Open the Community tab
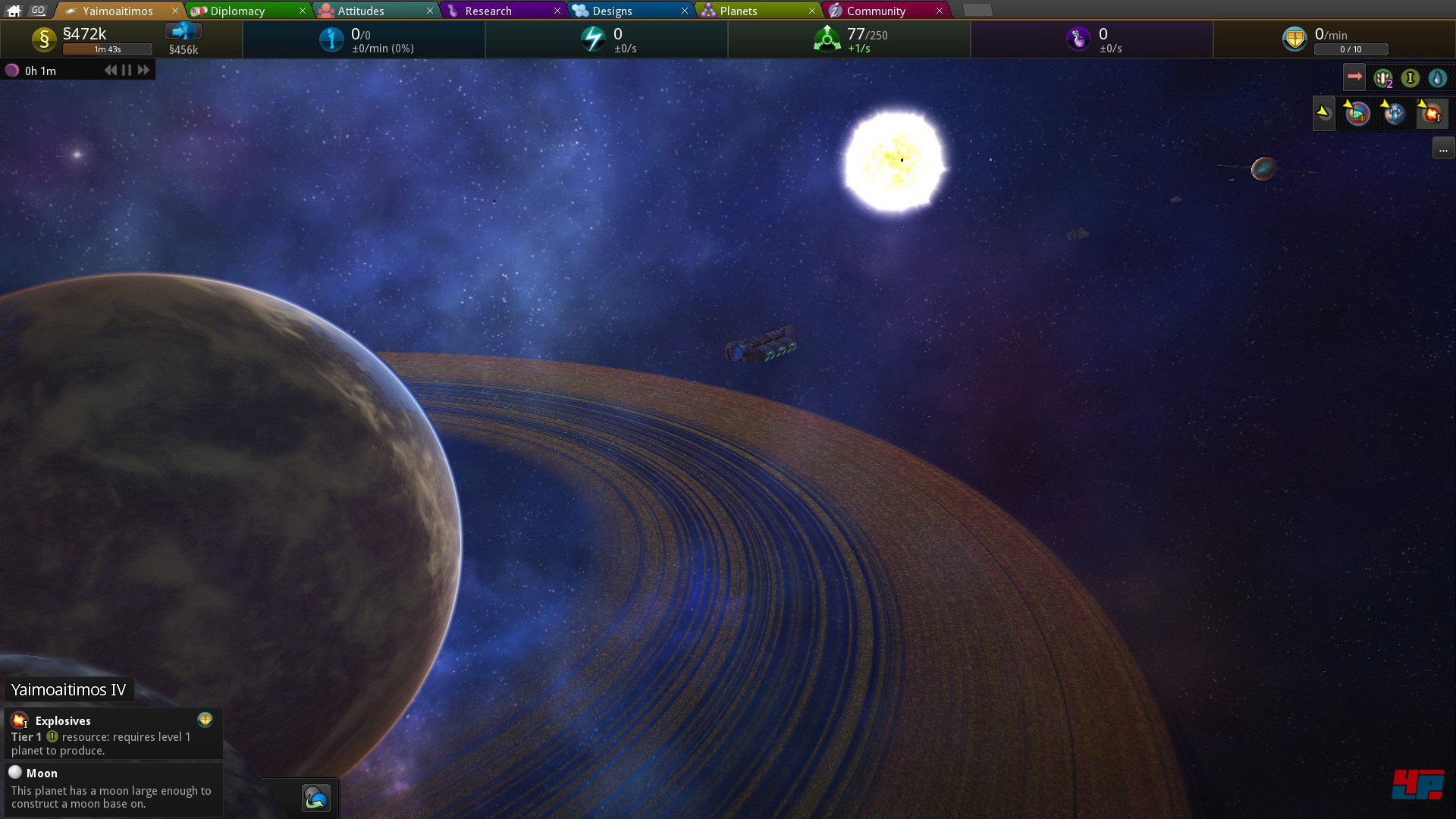 [876, 11]
